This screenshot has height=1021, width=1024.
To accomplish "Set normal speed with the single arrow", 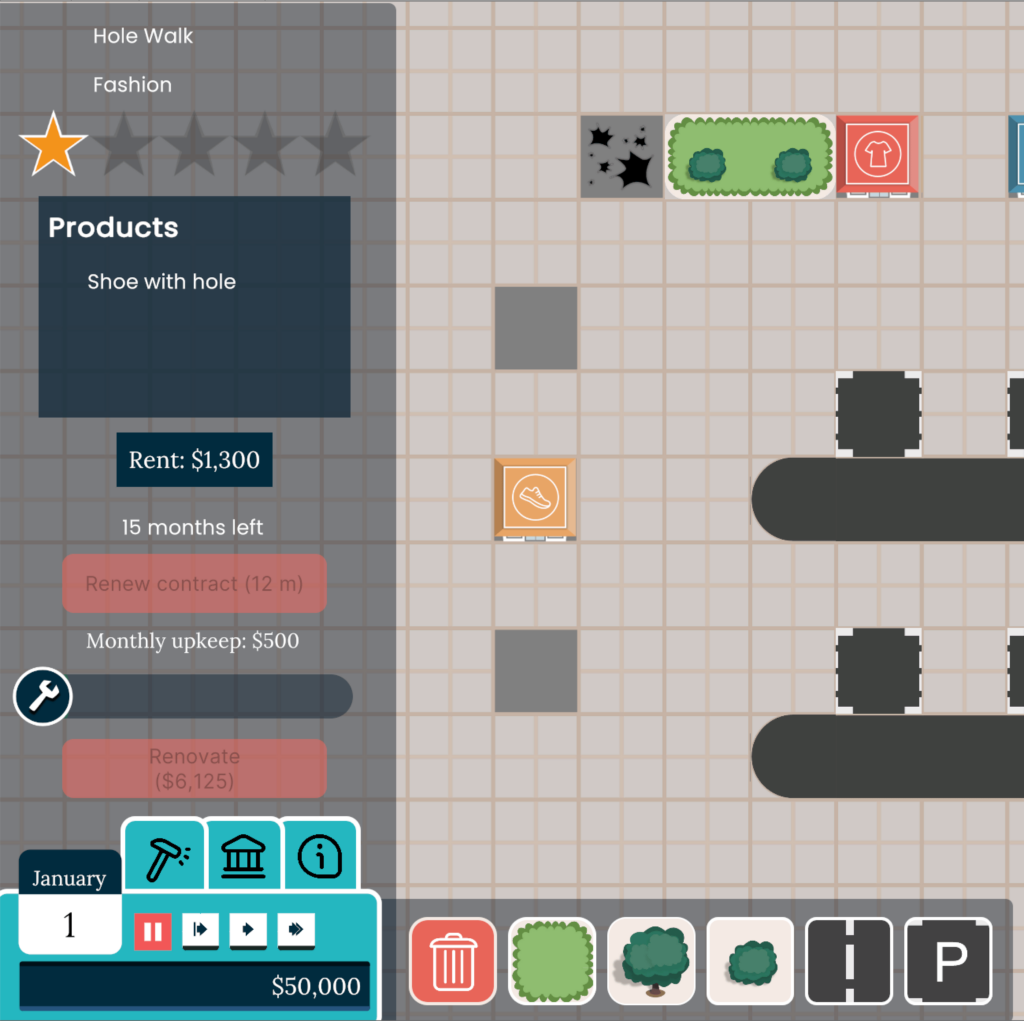I will coord(248,931).
